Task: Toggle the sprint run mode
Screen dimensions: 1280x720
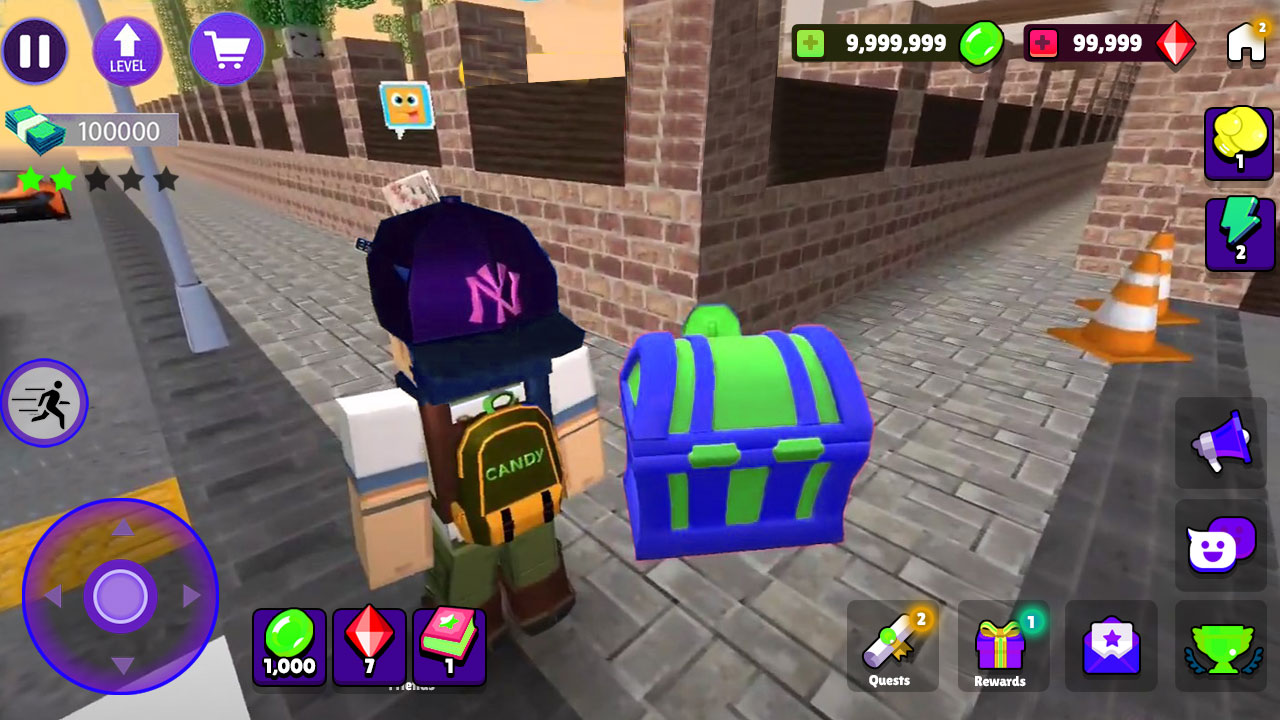Action: click(44, 404)
